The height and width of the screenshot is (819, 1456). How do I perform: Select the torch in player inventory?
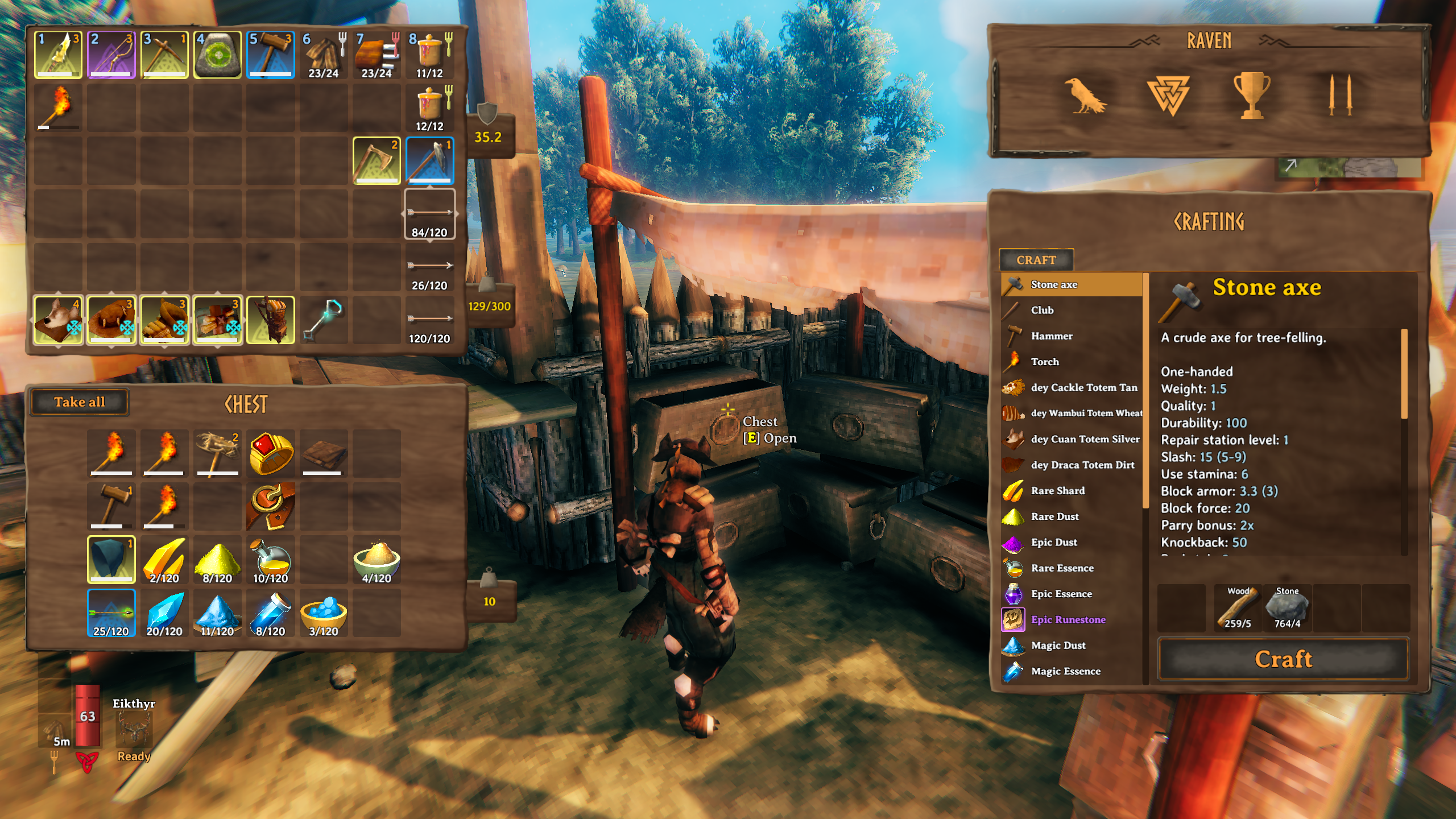[x=58, y=107]
